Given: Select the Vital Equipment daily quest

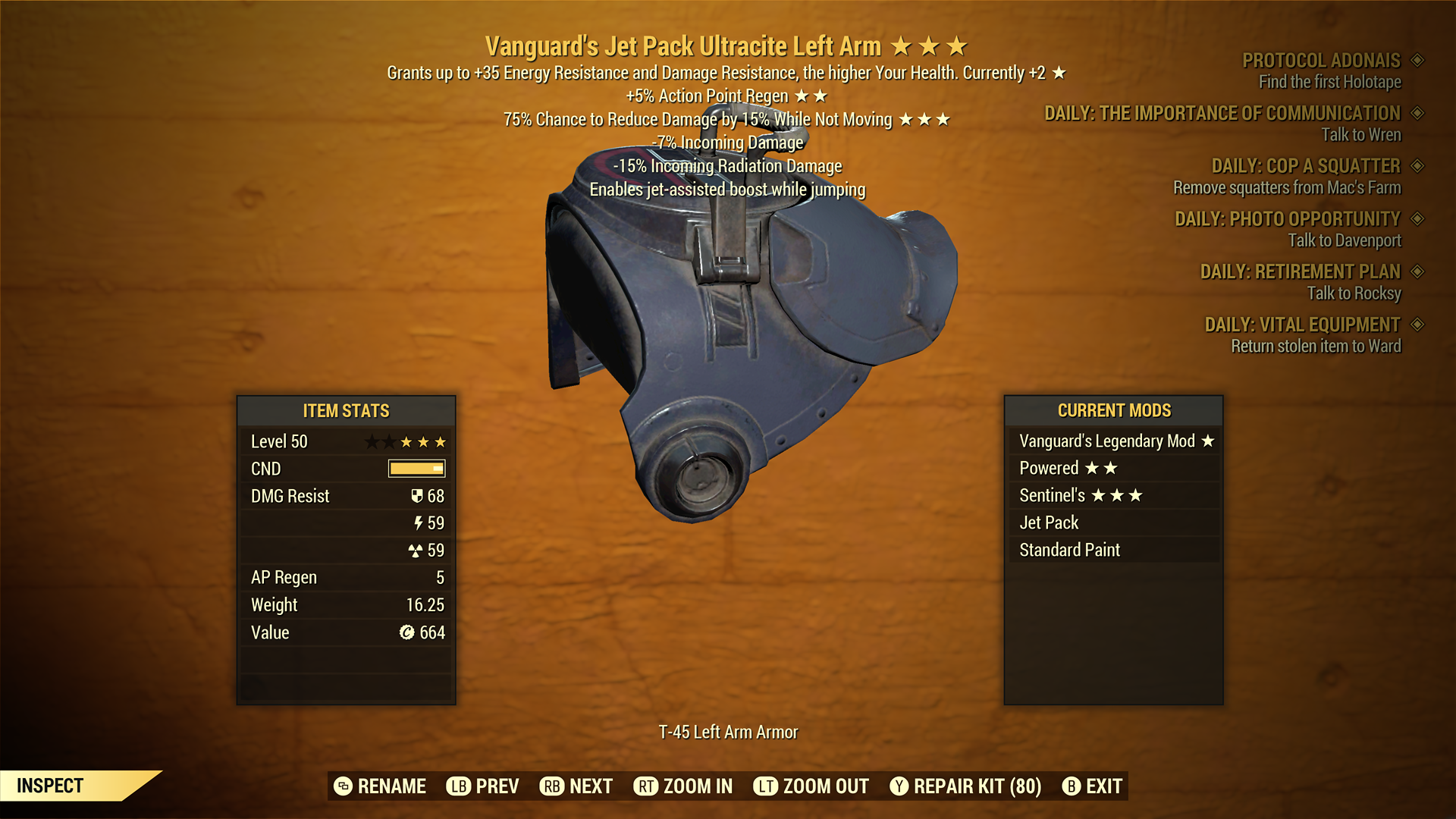Looking at the screenshot, I should pyautogui.click(x=1302, y=325).
